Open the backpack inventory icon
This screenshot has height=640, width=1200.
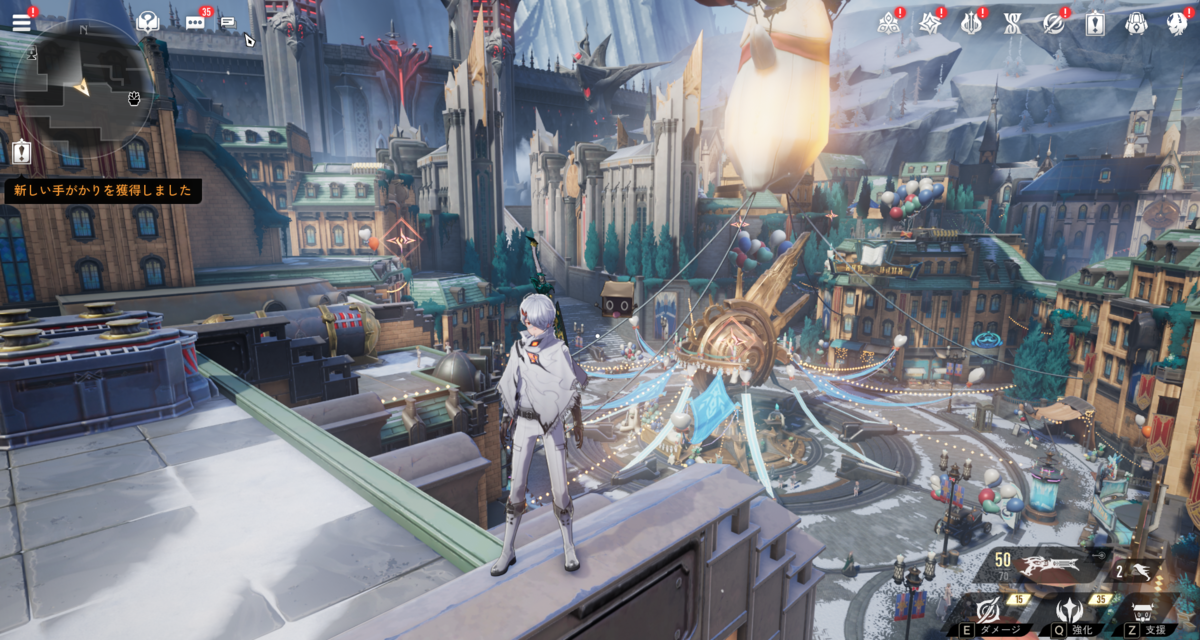1135,23
